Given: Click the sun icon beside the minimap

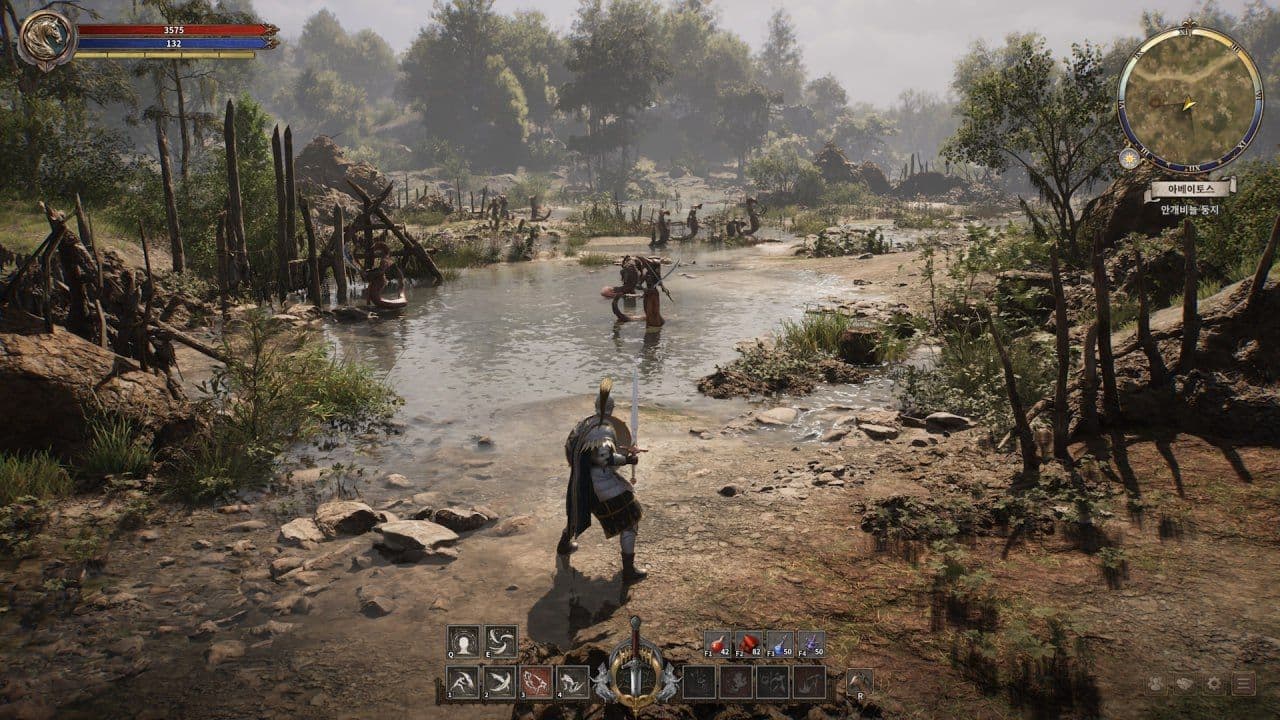Looking at the screenshot, I should pyautogui.click(x=1129, y=158).
